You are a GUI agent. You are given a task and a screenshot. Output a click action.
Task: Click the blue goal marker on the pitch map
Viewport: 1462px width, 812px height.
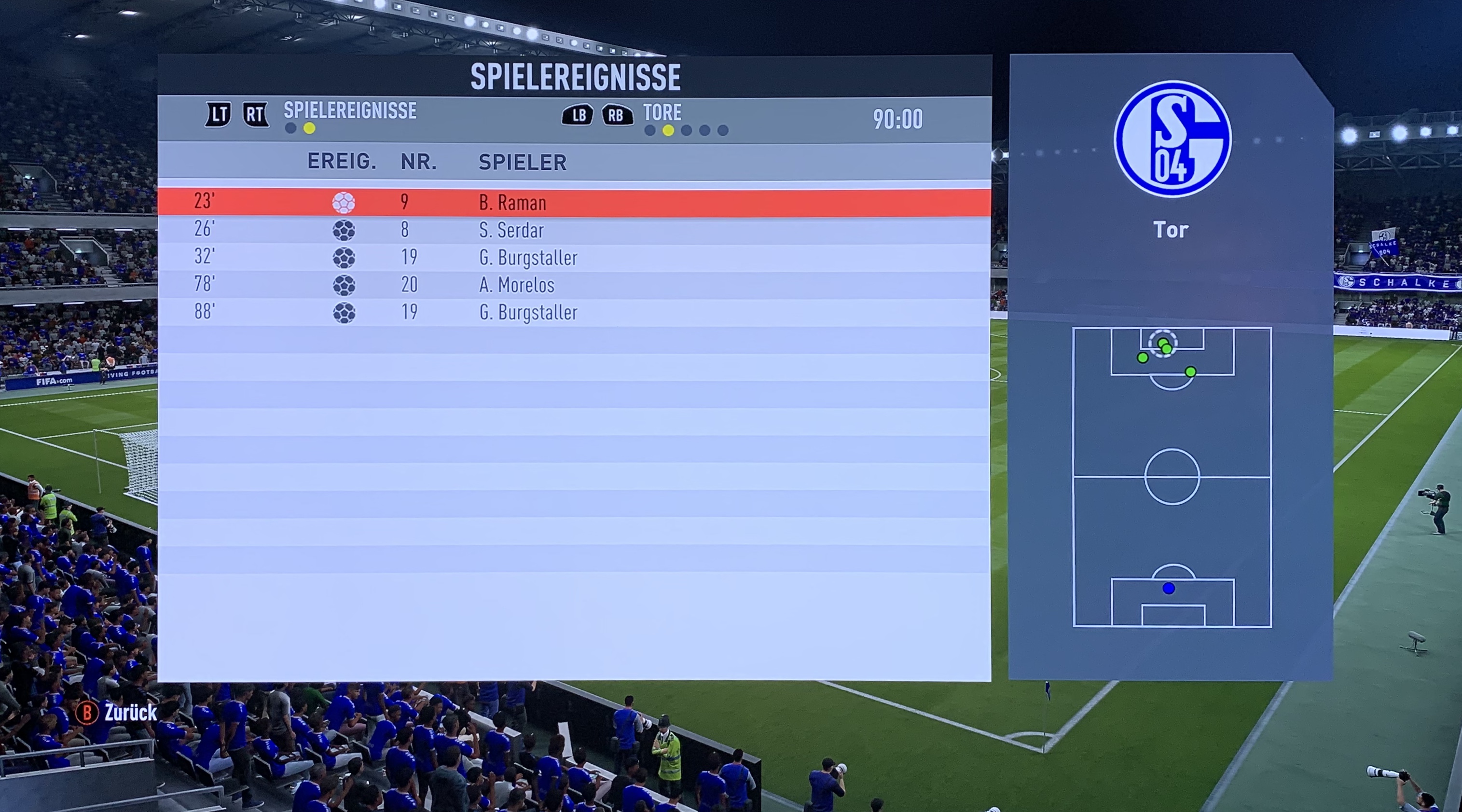1168,589
